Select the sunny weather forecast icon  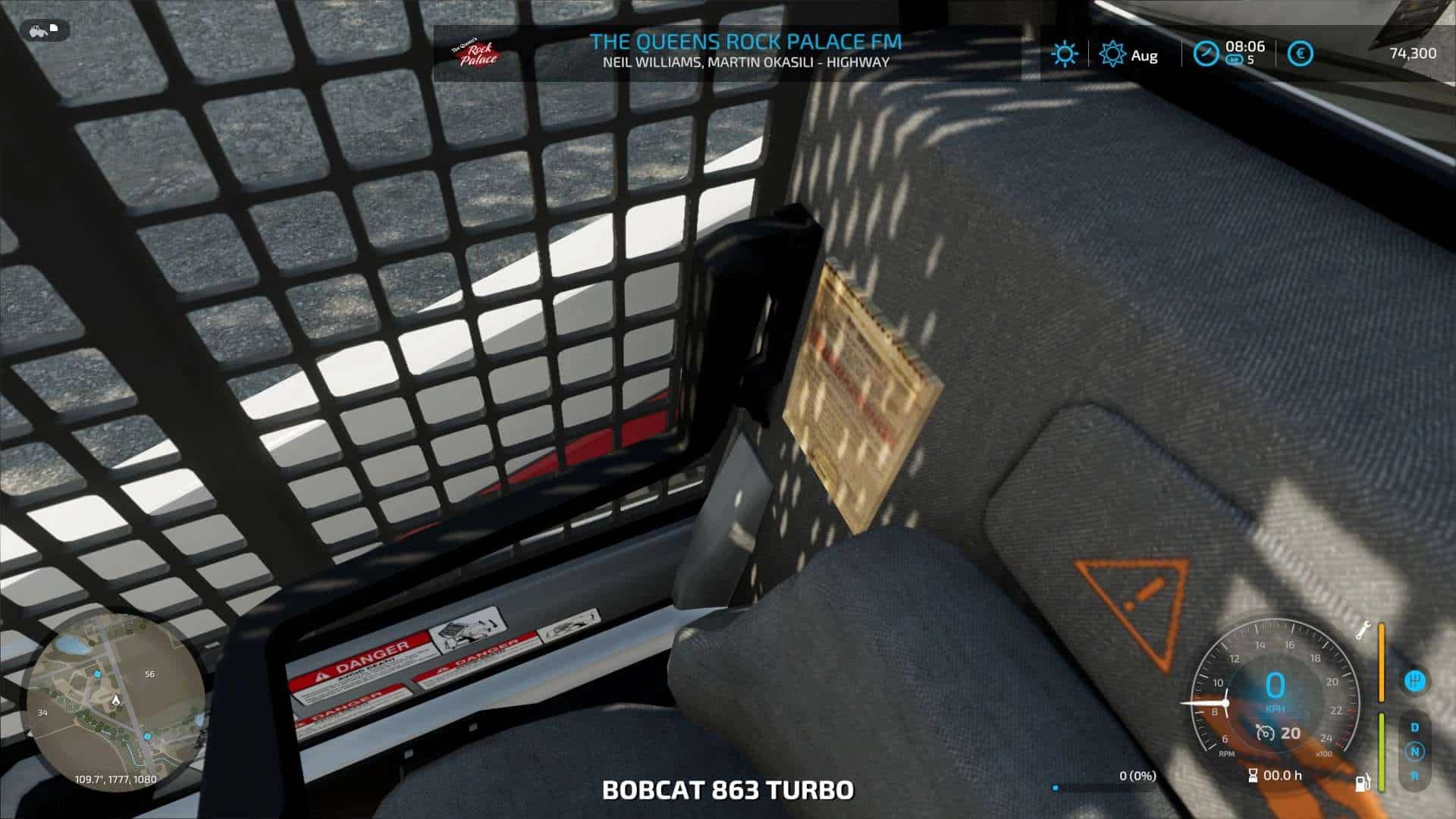(x=1064, y=54)
